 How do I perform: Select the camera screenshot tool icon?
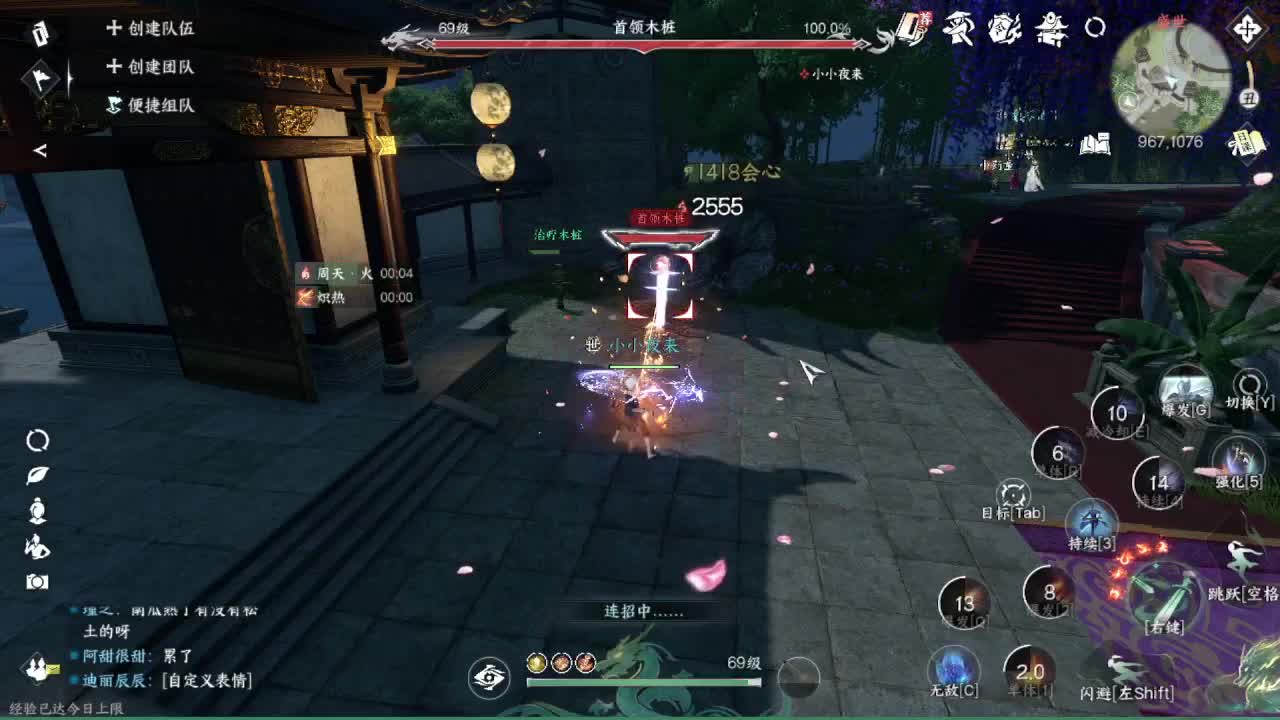pyautogui.click(x=35, y=580)
